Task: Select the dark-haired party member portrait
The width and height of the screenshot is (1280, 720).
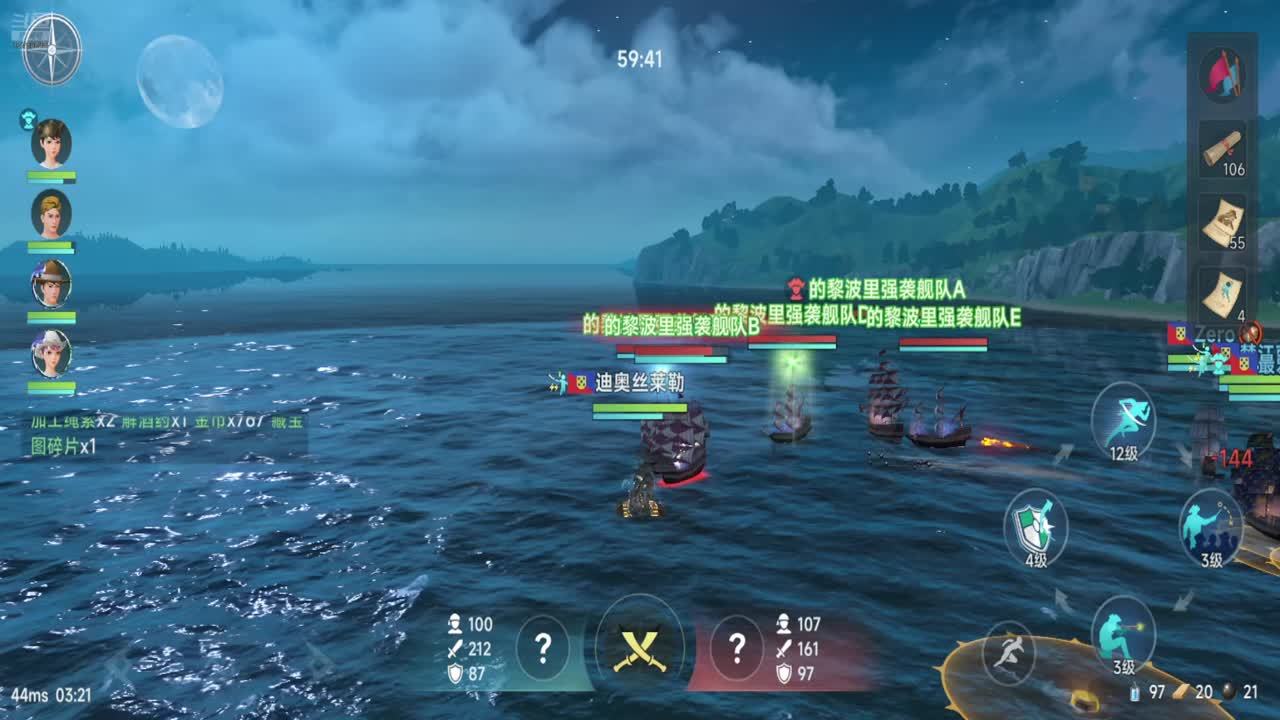Action: coord(51,143)
